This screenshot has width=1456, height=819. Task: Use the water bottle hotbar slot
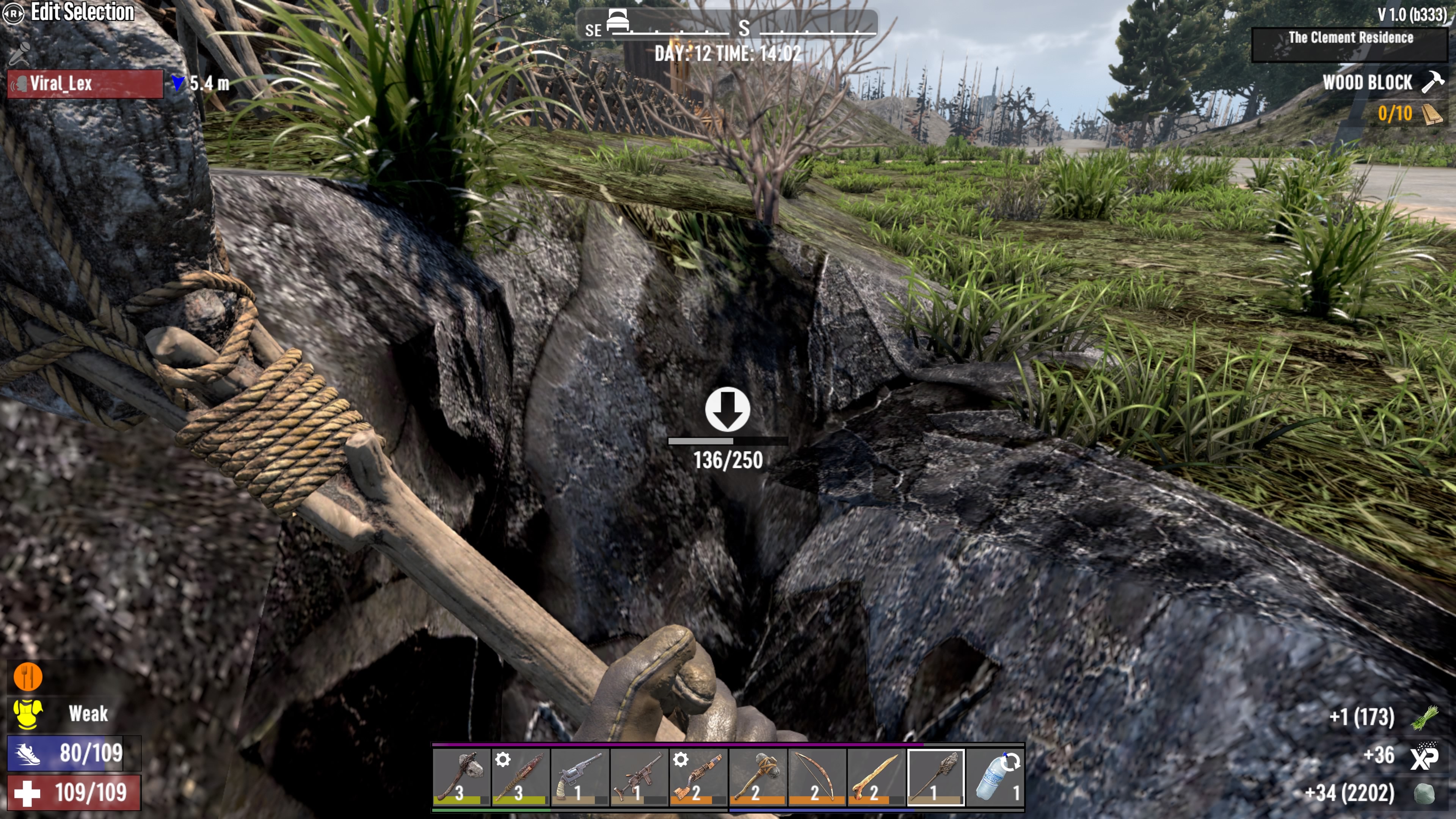click(x=995, y=777)
